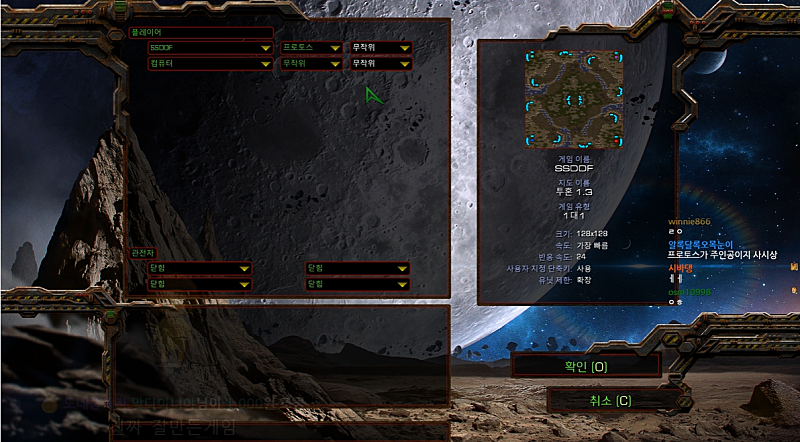Open the 컴퓨터 player slot dropdown
The height and width of the screenshot is (442, 800).
[x=210, y=63]
